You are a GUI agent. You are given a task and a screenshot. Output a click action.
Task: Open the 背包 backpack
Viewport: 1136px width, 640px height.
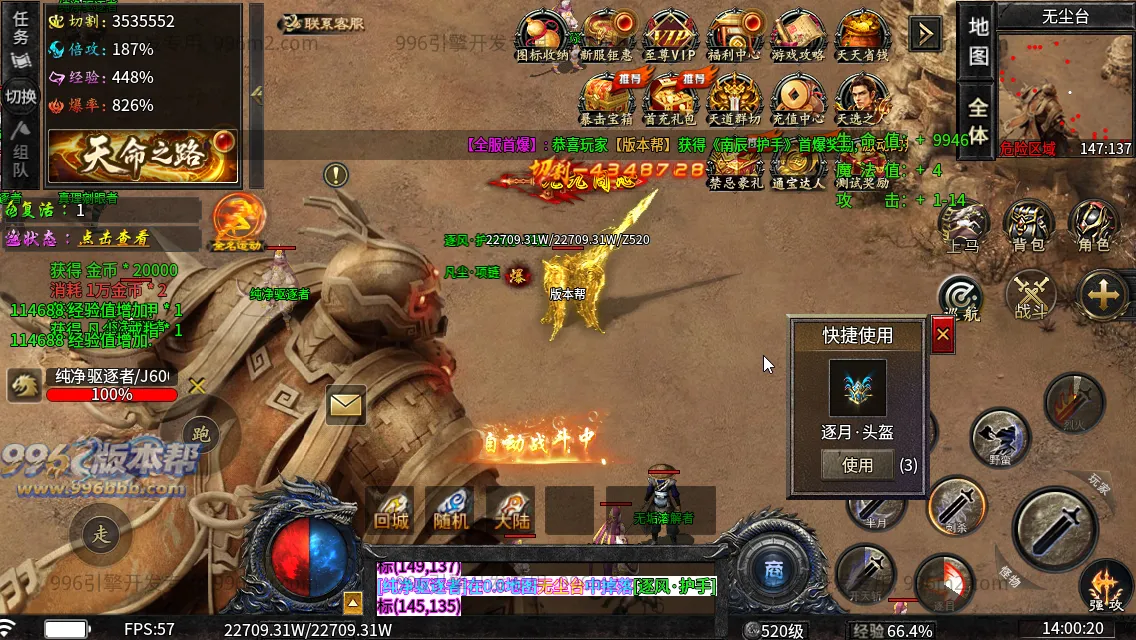click(1027, 228)
